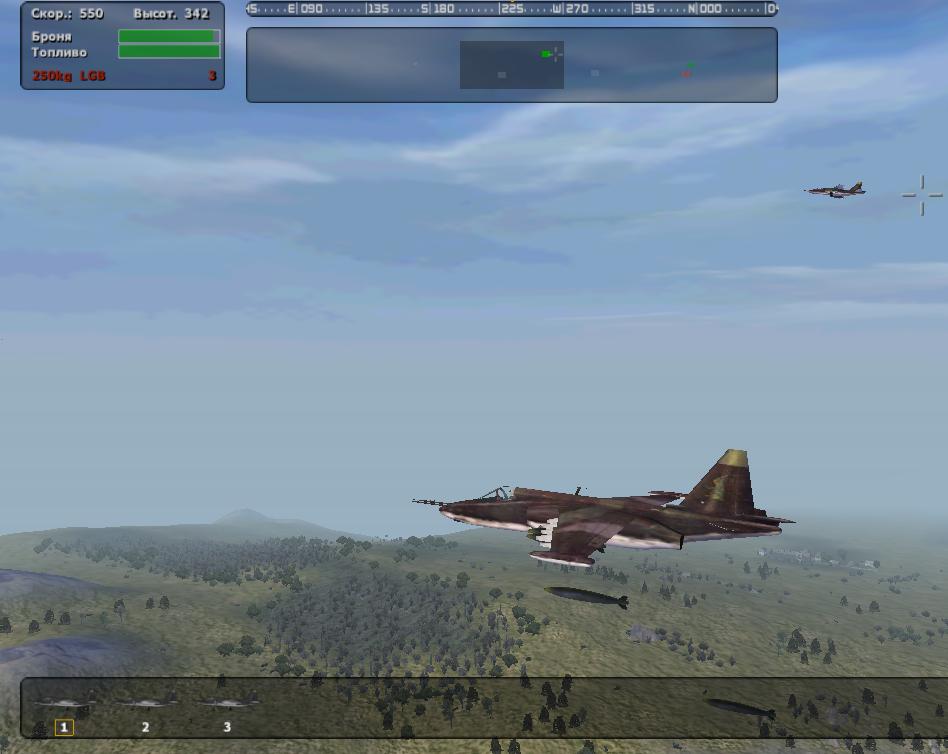
Task: Click the bomb icon in the bottom bar
Action: pos(741,709)
